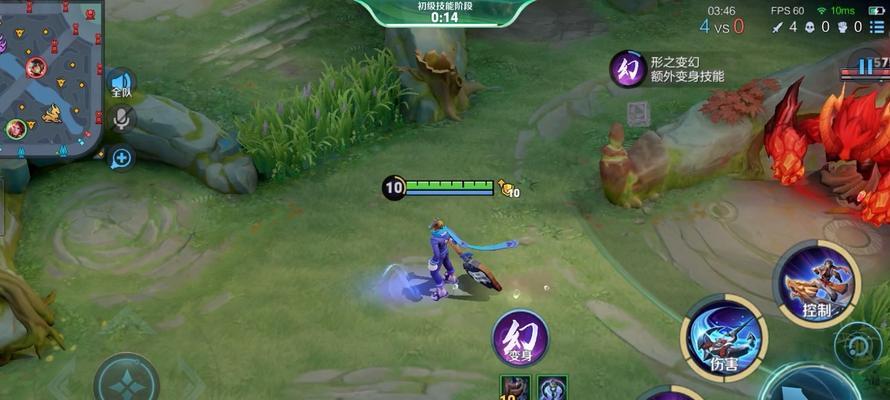This screenshot has width=890, height=400.
Task: Unmute the crossed-out microphone icon
Action: pos(122,120)
